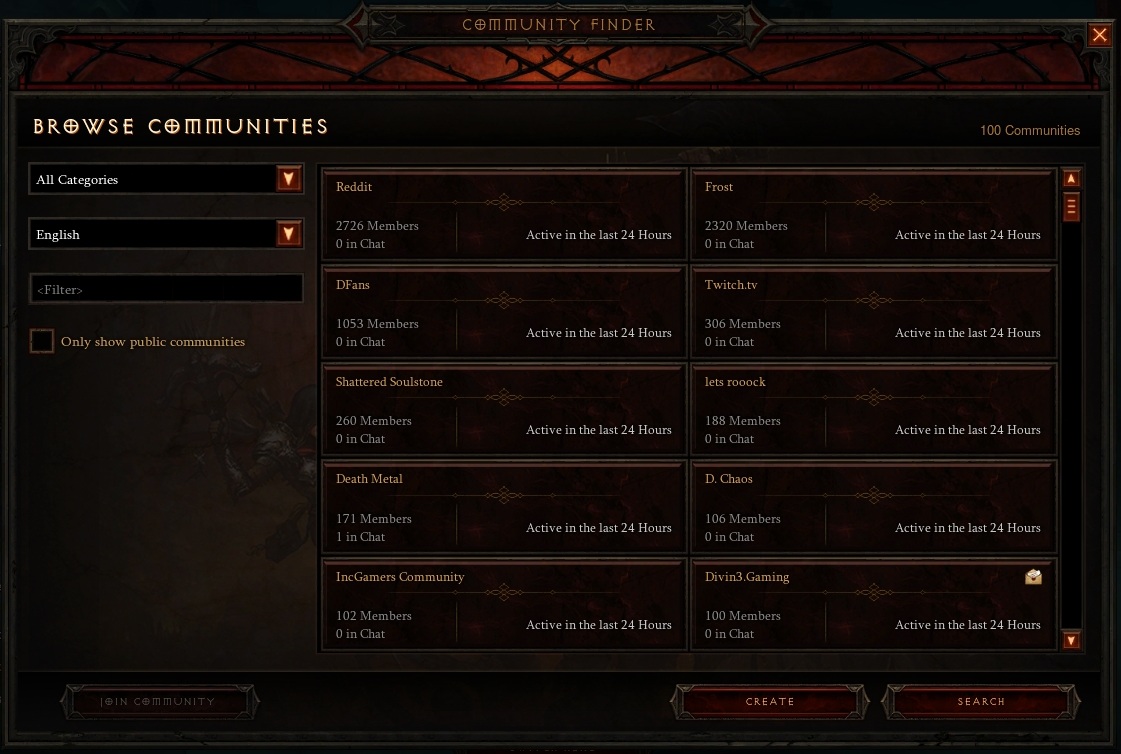Pick the D. Chaos community
Screen dimensions: 1121x754
point(872,508)
